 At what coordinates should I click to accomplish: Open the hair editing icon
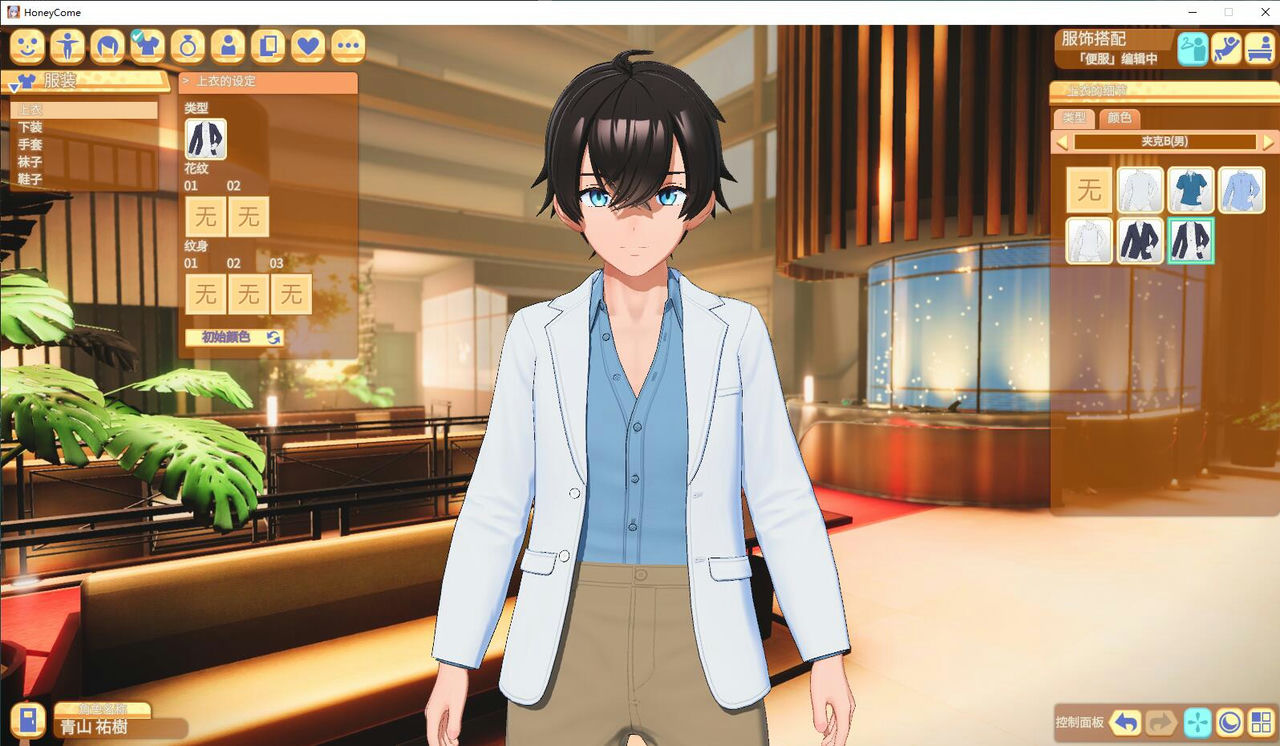(106, 46)
